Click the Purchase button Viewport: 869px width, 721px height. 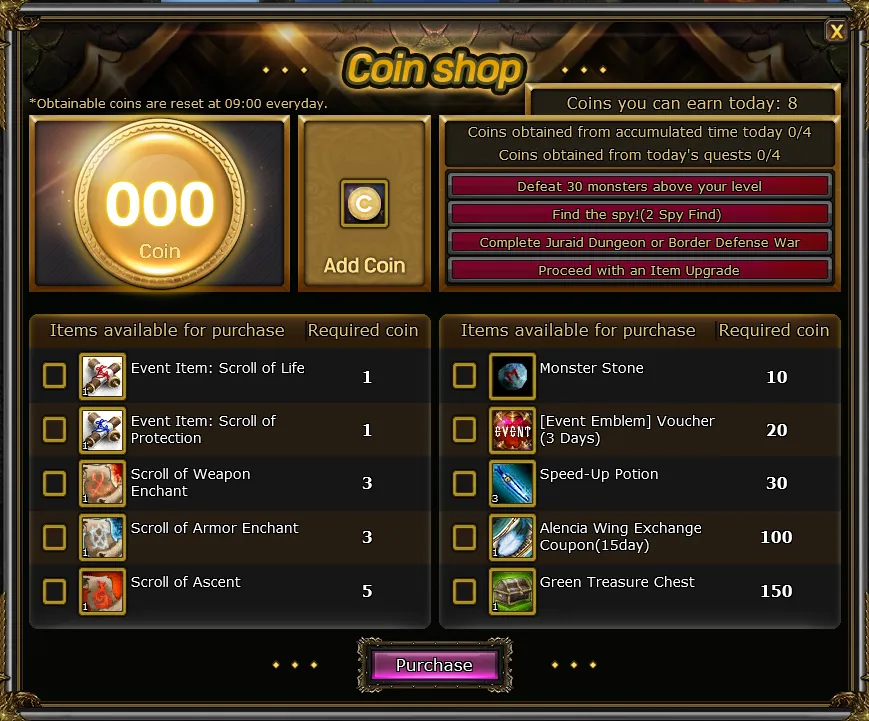pyautogui.click(x=434, y=666)
